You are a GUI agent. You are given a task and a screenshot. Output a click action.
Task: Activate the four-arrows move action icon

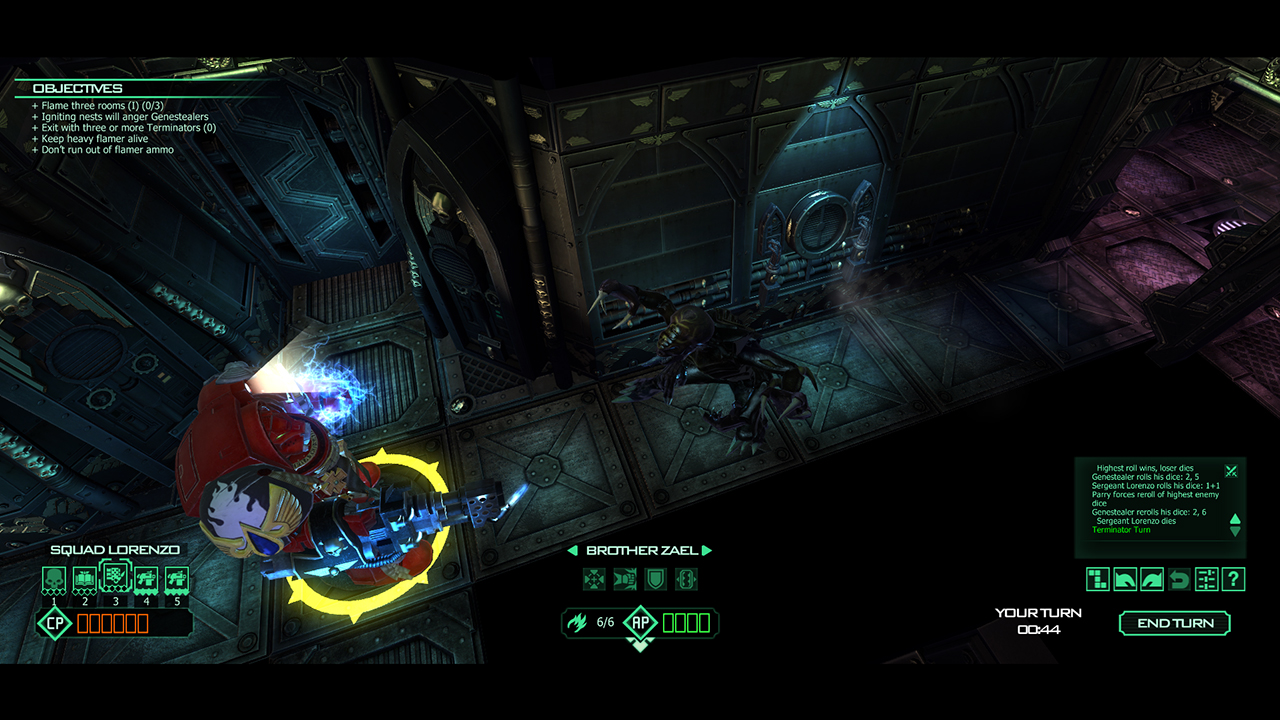[x=595, y=579]
